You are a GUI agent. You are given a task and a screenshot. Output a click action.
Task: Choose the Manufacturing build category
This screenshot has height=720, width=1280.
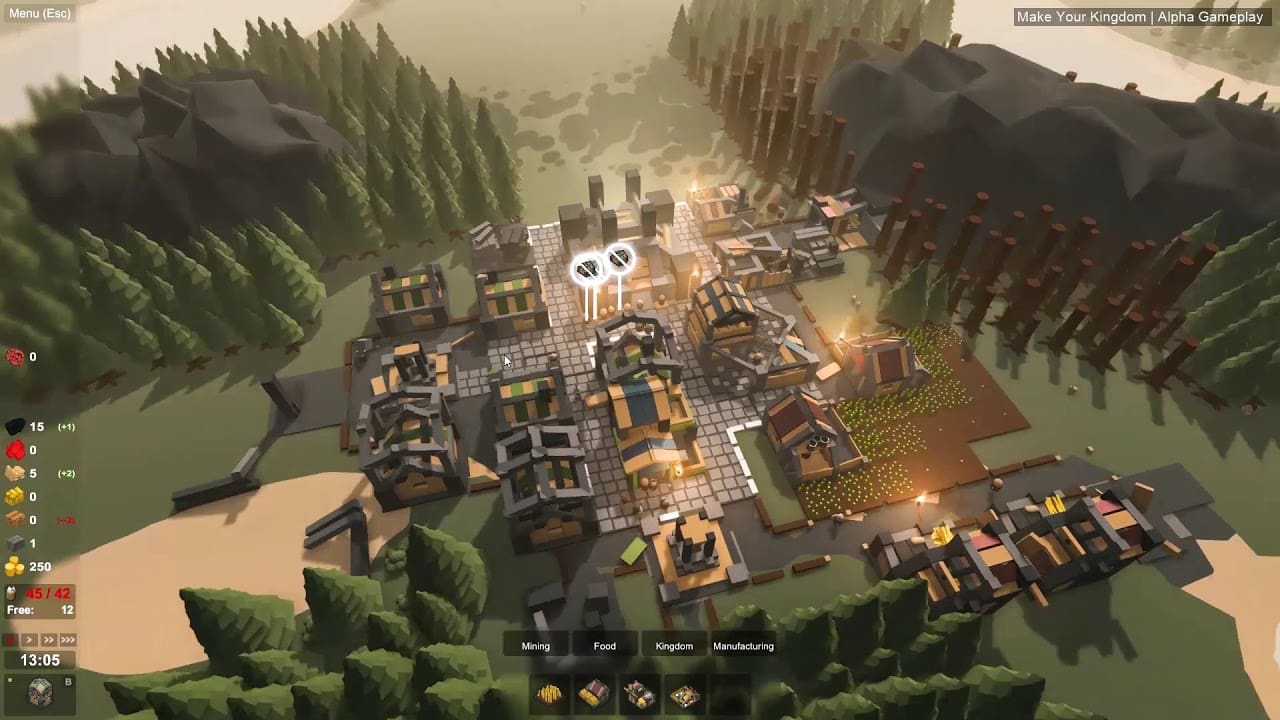tap(743, 646)
